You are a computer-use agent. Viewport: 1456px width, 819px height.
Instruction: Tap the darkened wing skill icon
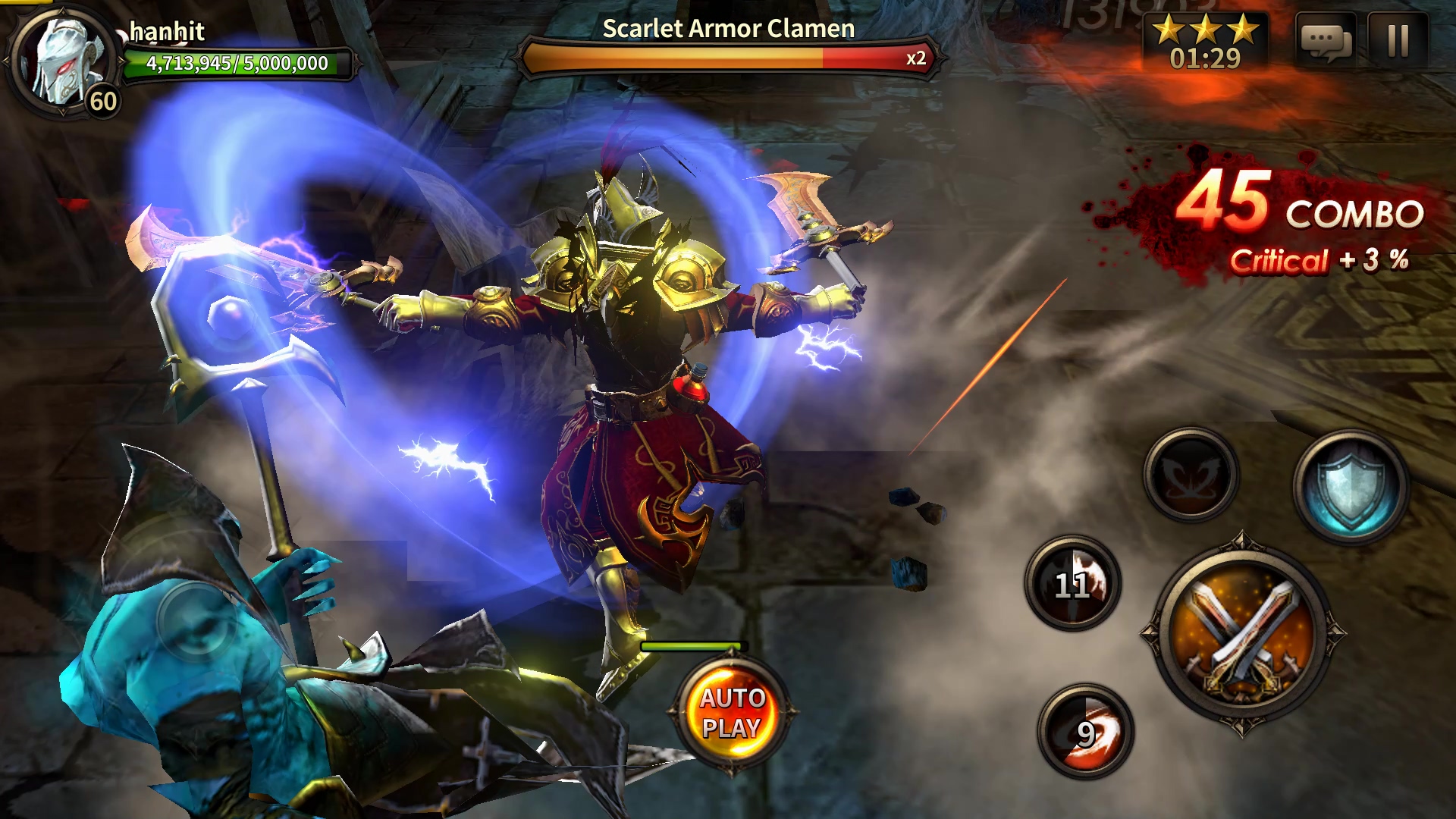[1190, 475]
